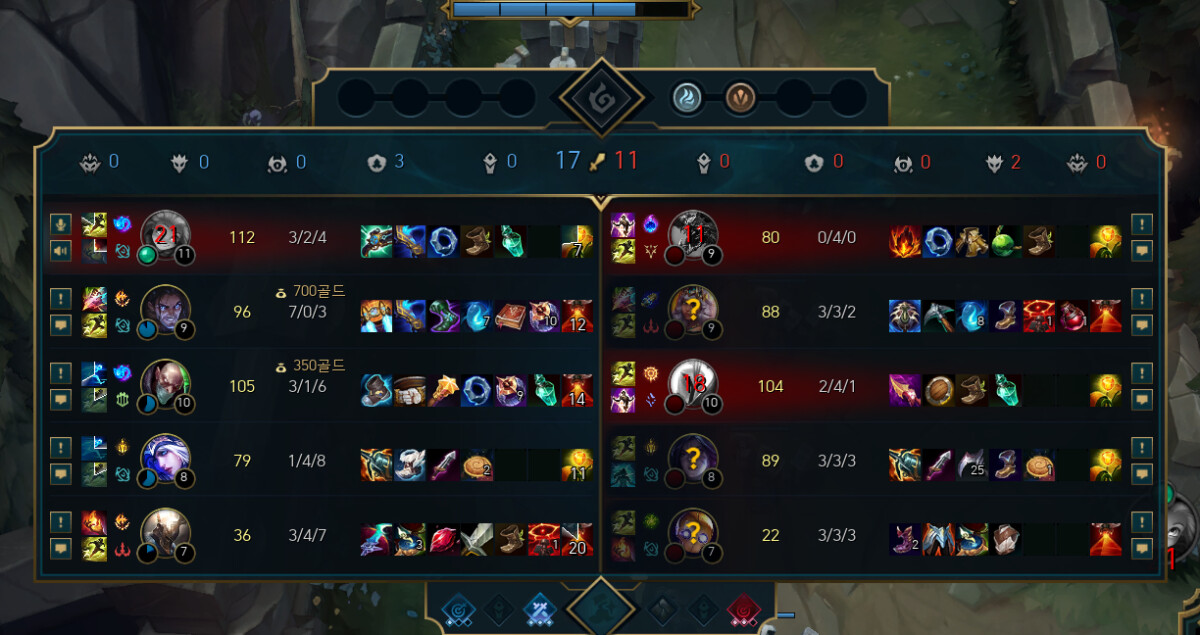Select the red lens trinket of the 22 CS enemy
Image resolution: width=1200 pixels, height=635 pixels.
coord(1106,539)
